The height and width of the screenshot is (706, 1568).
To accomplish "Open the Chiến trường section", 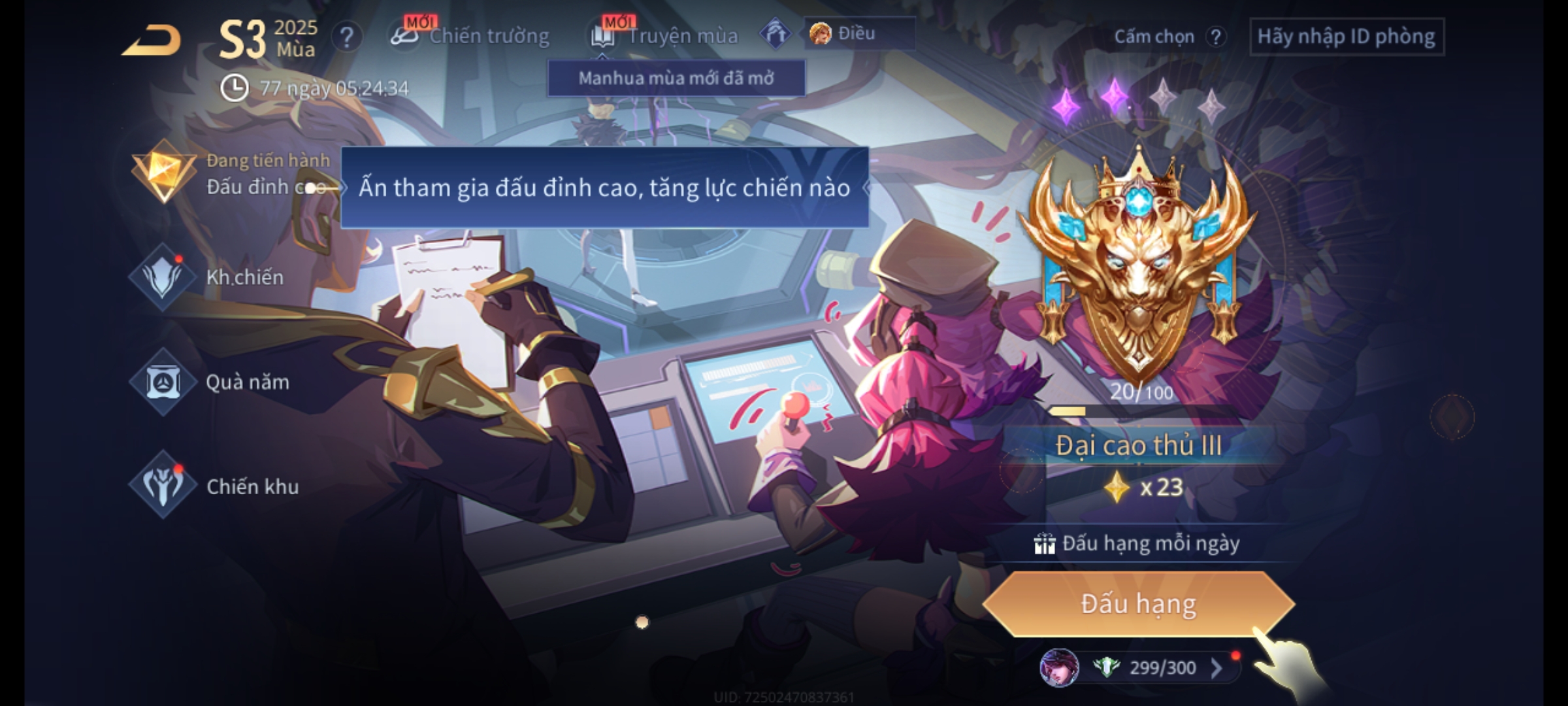I will 470,36.
